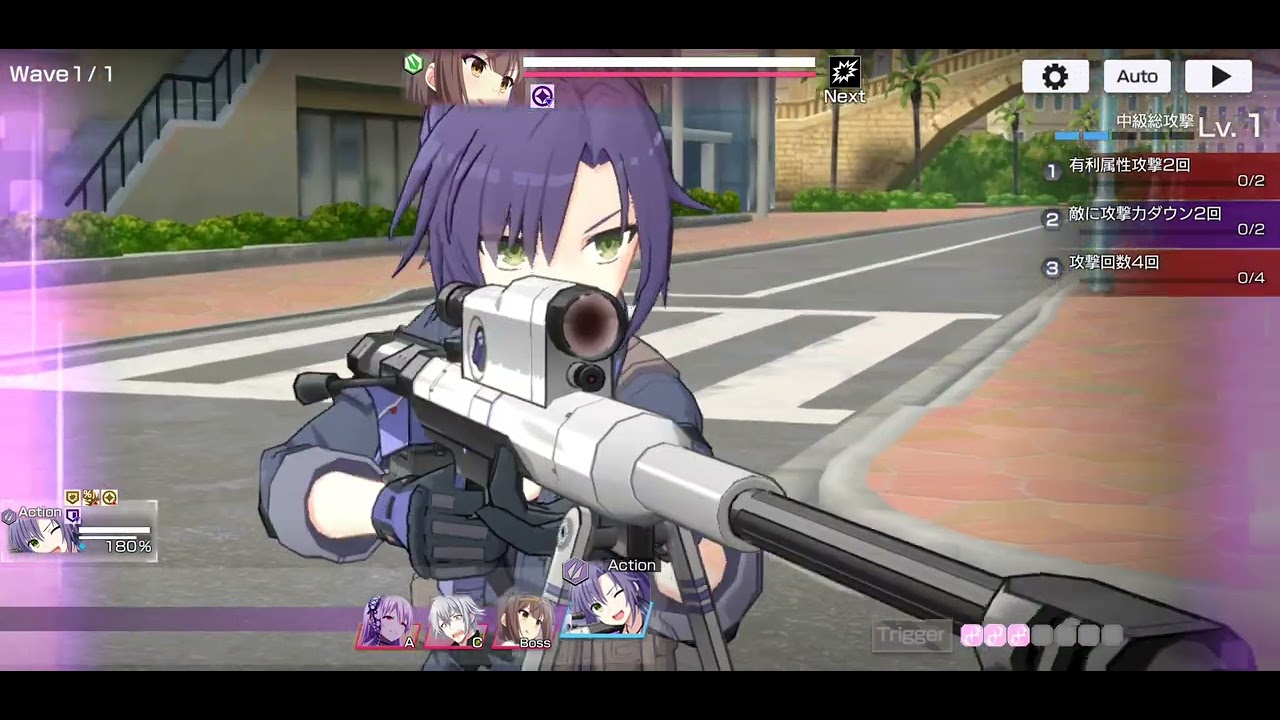The height and width of the screenshot is (720, 1280).
Task: Inspect the purple debuff icon under boss bar
Action: click(x=542, y=96)
